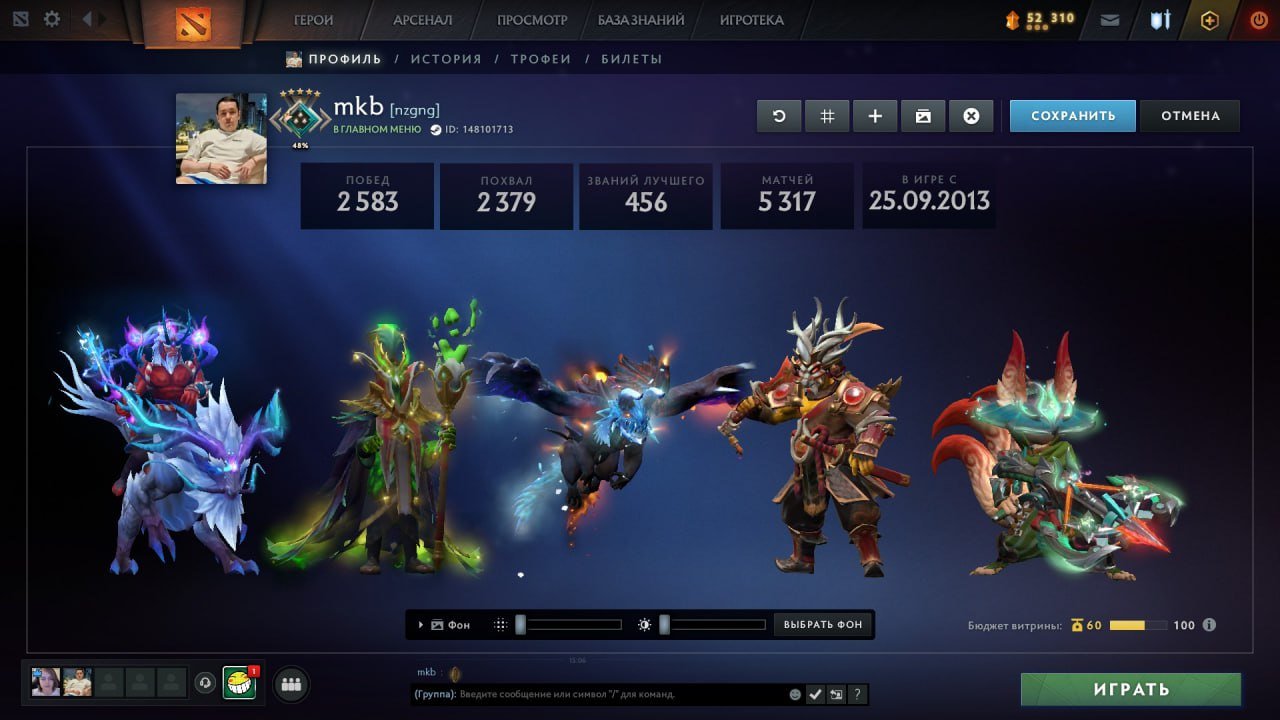
Task: Click the broadcast icon in the top-left corner
Action: click(19, 19)
